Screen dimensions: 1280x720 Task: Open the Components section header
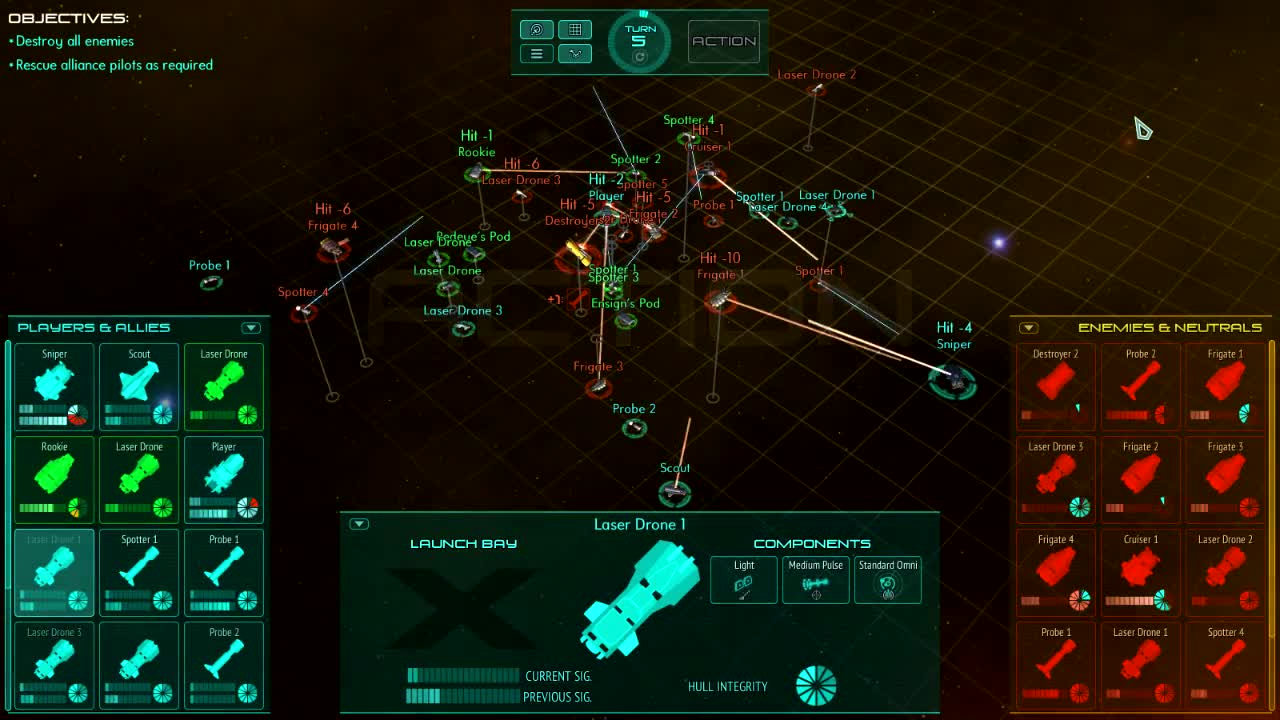(x=811, y=543)
